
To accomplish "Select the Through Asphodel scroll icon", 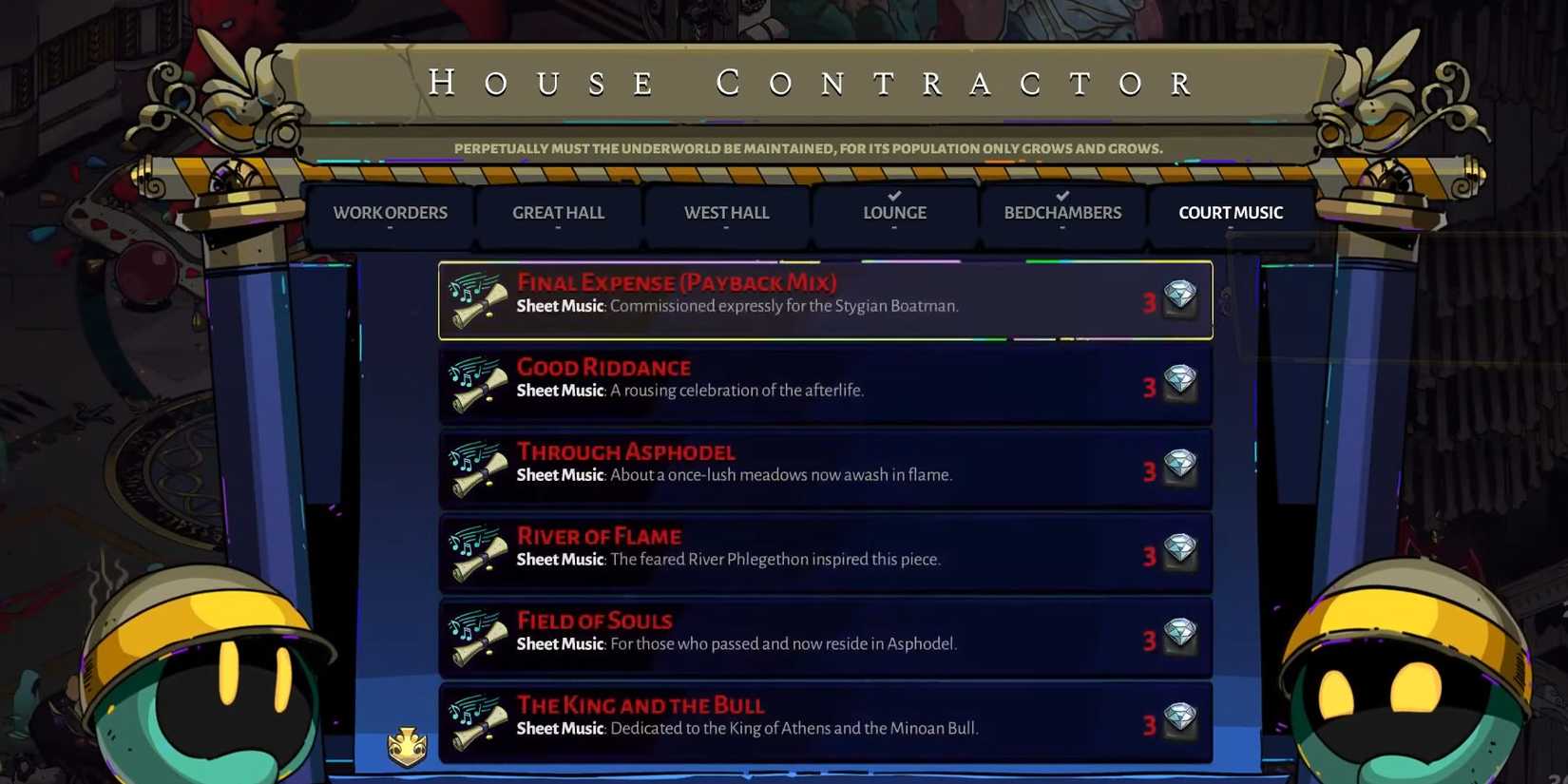I will [x=477, y=467].
